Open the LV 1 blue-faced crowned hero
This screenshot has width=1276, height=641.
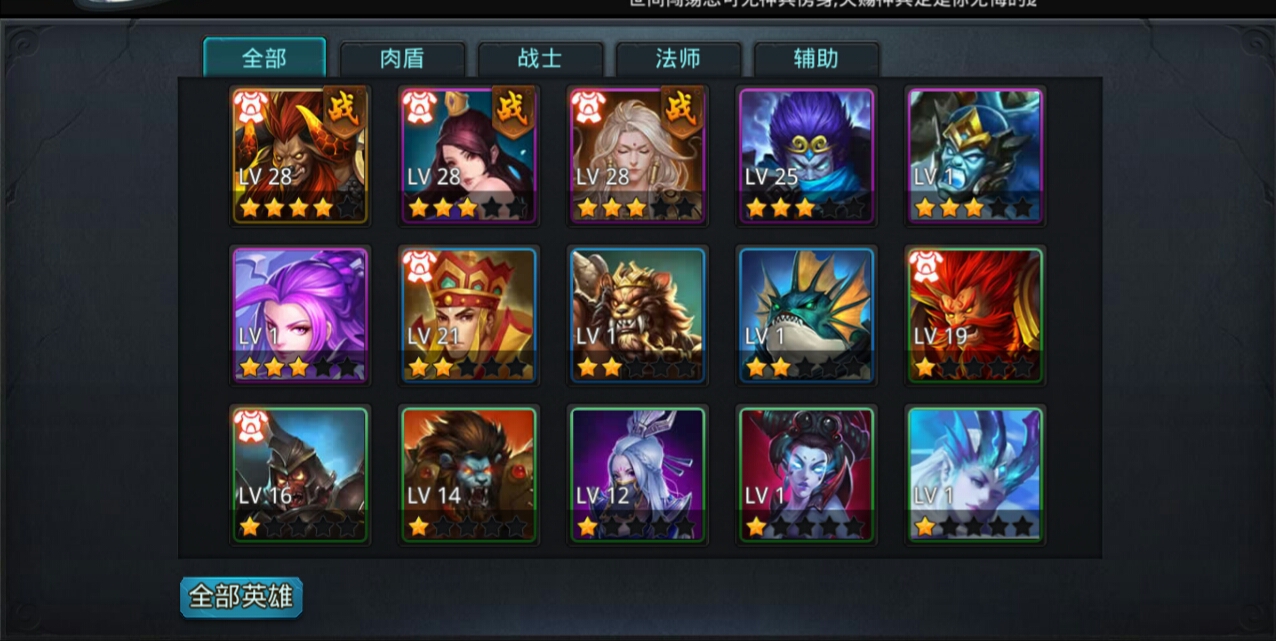[x=976, y=155]
